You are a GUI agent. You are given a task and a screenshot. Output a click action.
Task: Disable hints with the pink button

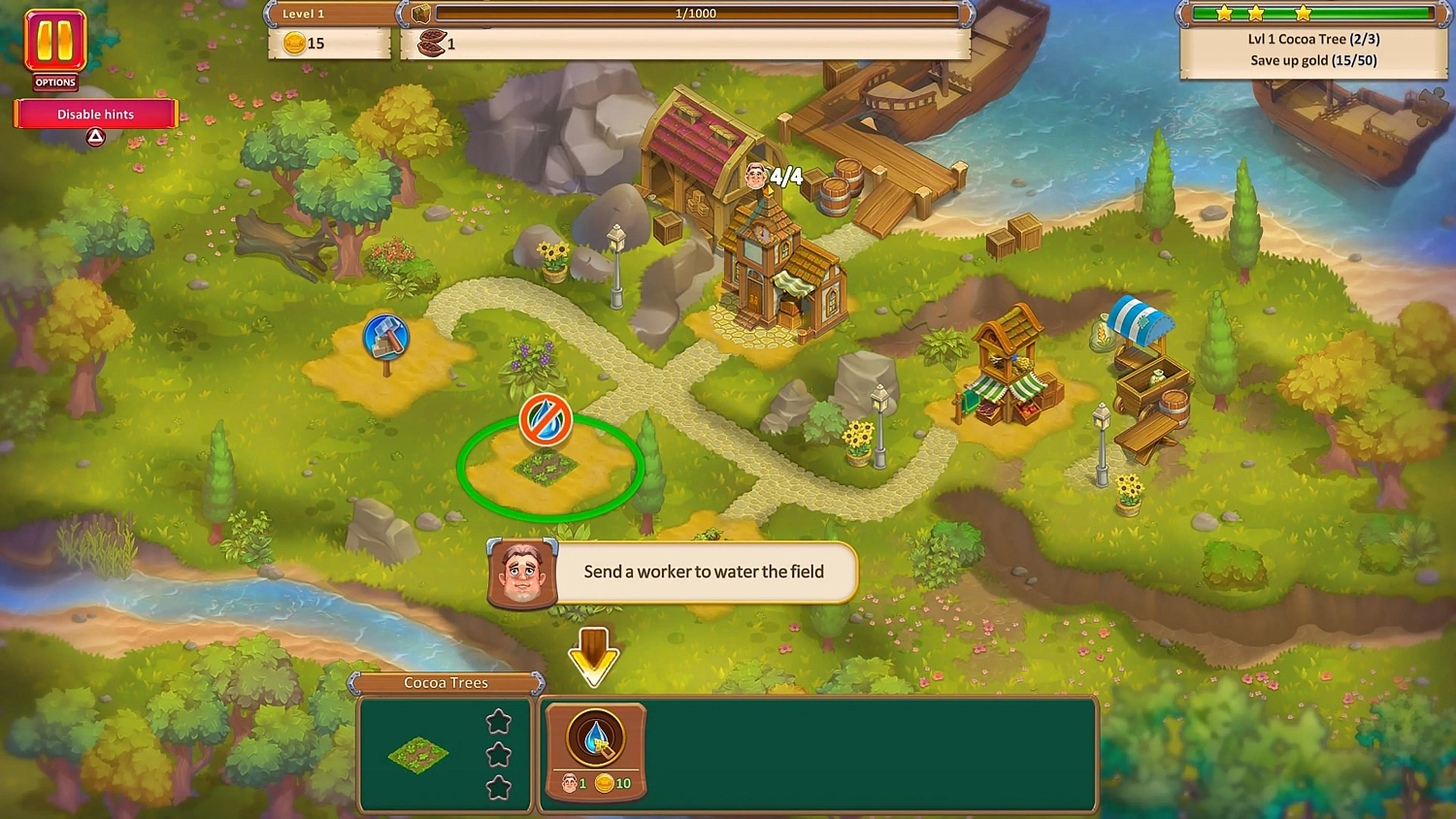pyautogui.click(x=95, y=114)
